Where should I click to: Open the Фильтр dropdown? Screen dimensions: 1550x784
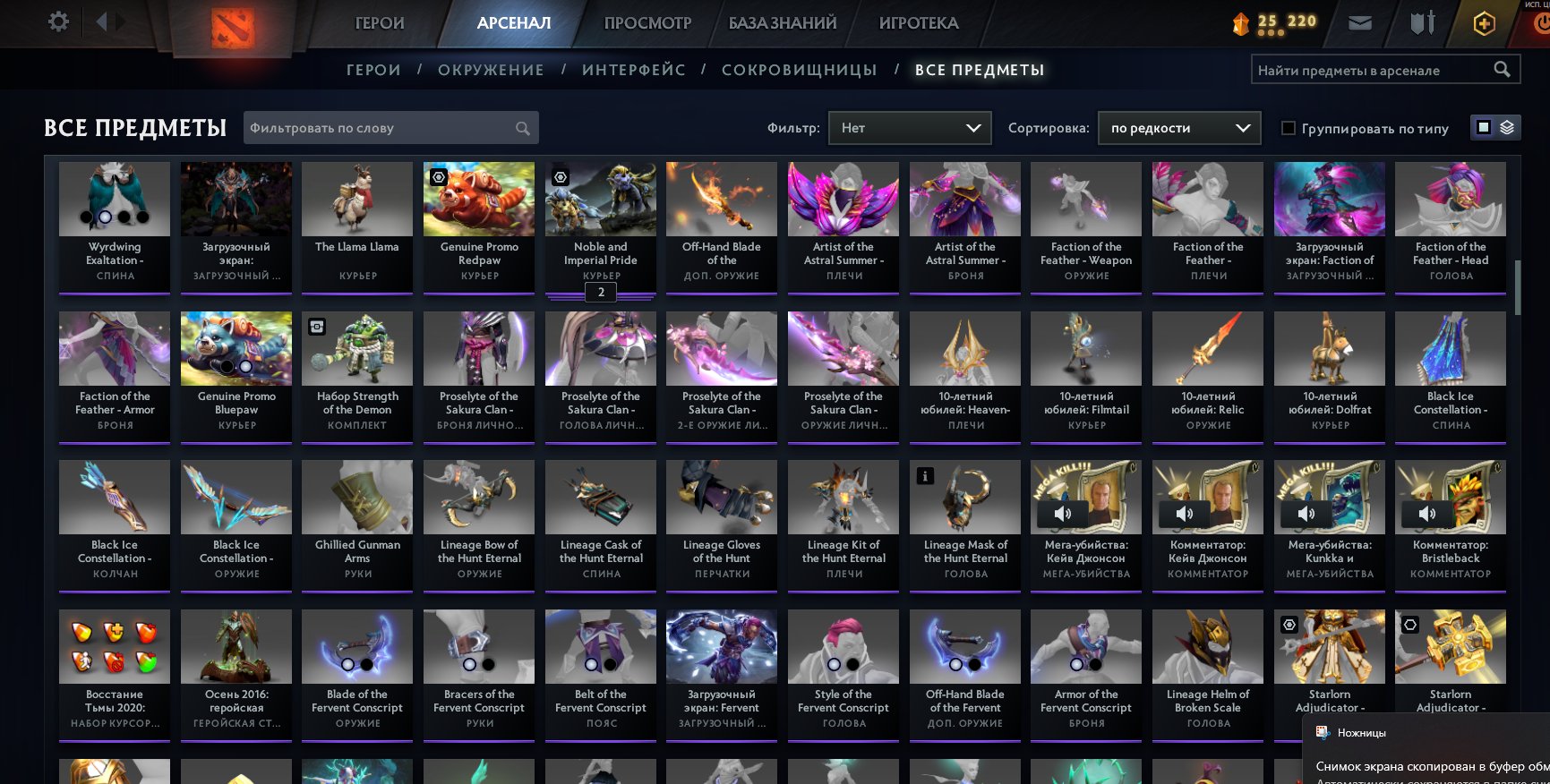pyautogui.click(x=910, y=128)
